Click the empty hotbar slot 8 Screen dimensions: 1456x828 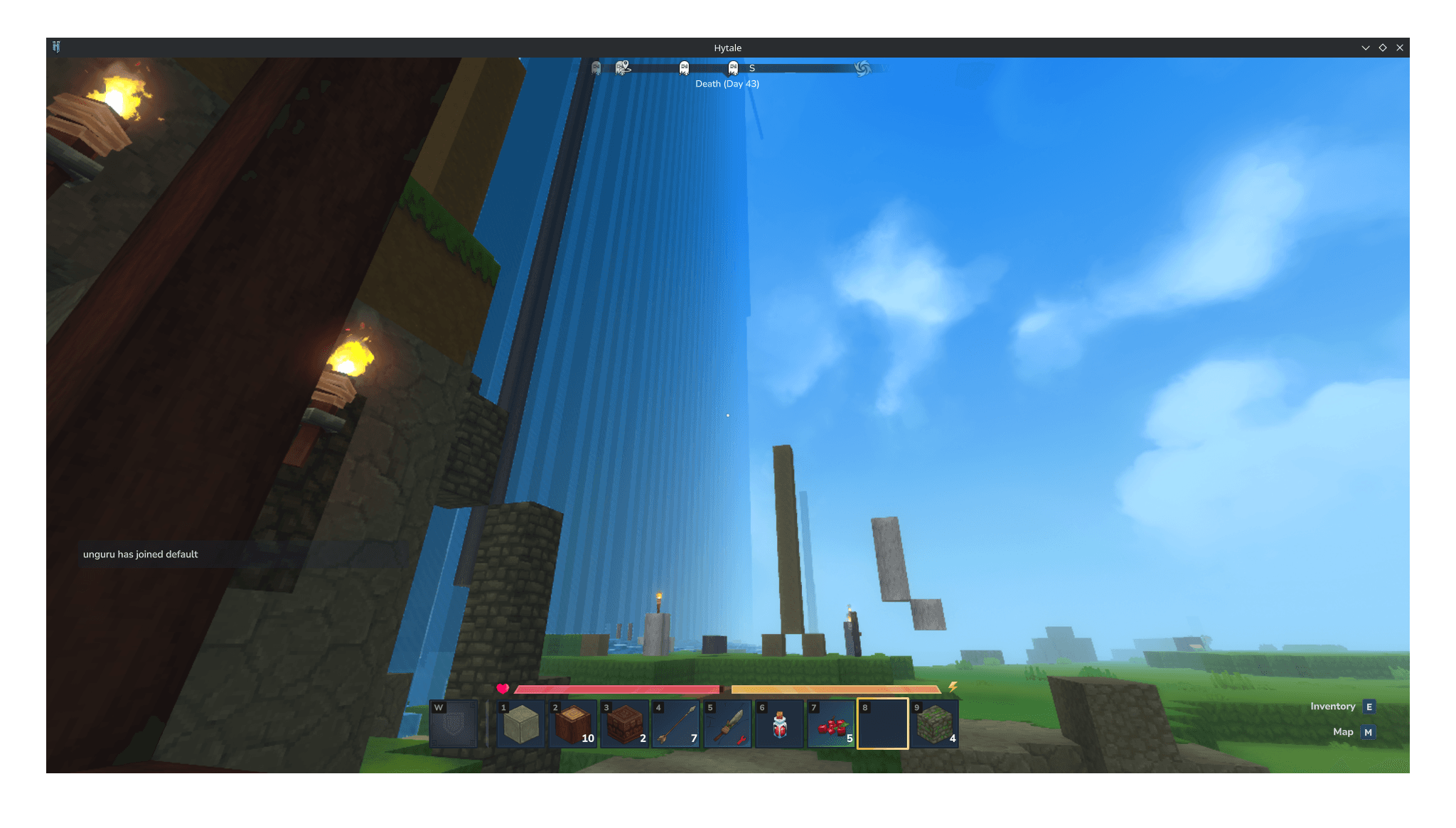point(882,724)
